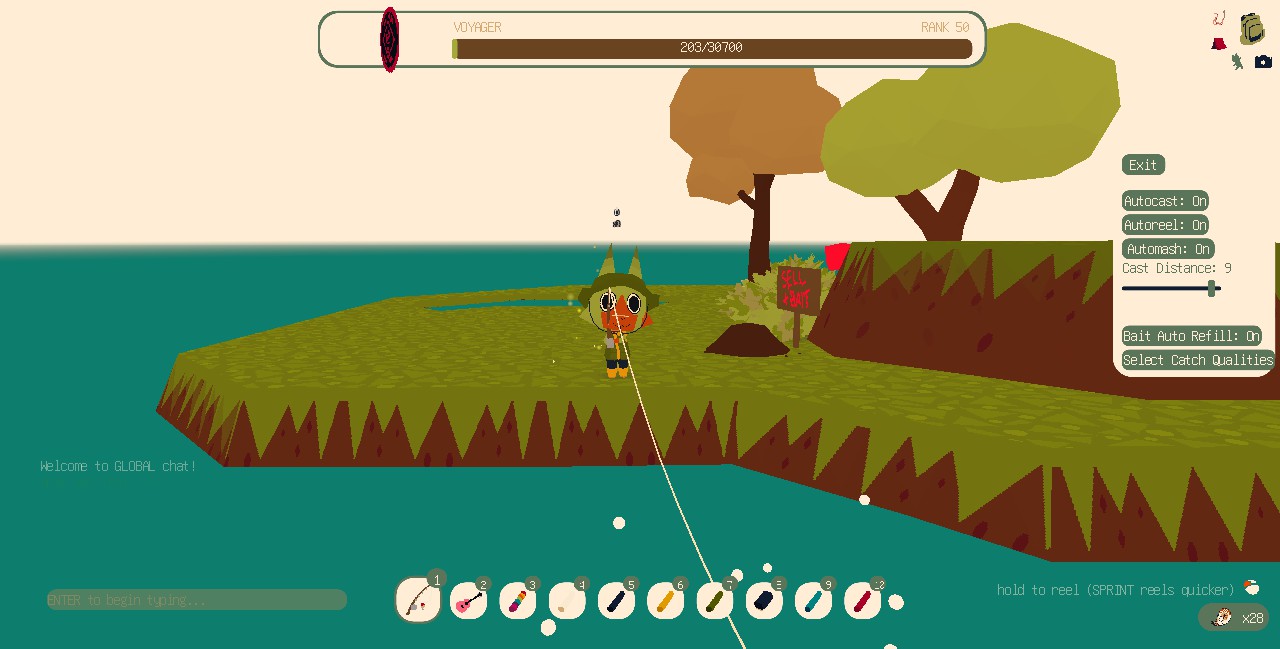
Task: Focus the chat input box
Action: click(197, 600)
